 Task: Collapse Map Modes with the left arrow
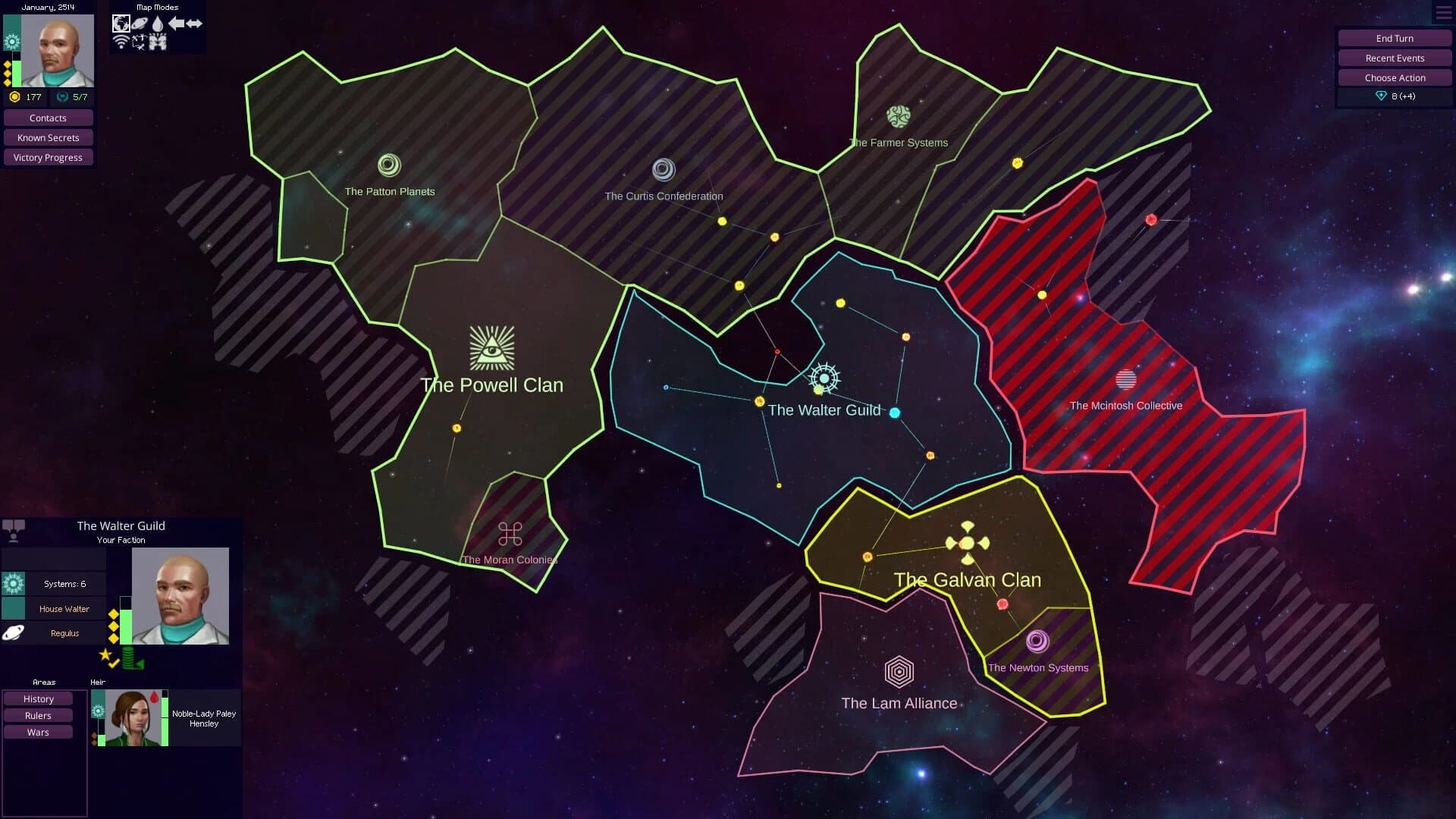(176, 24)
